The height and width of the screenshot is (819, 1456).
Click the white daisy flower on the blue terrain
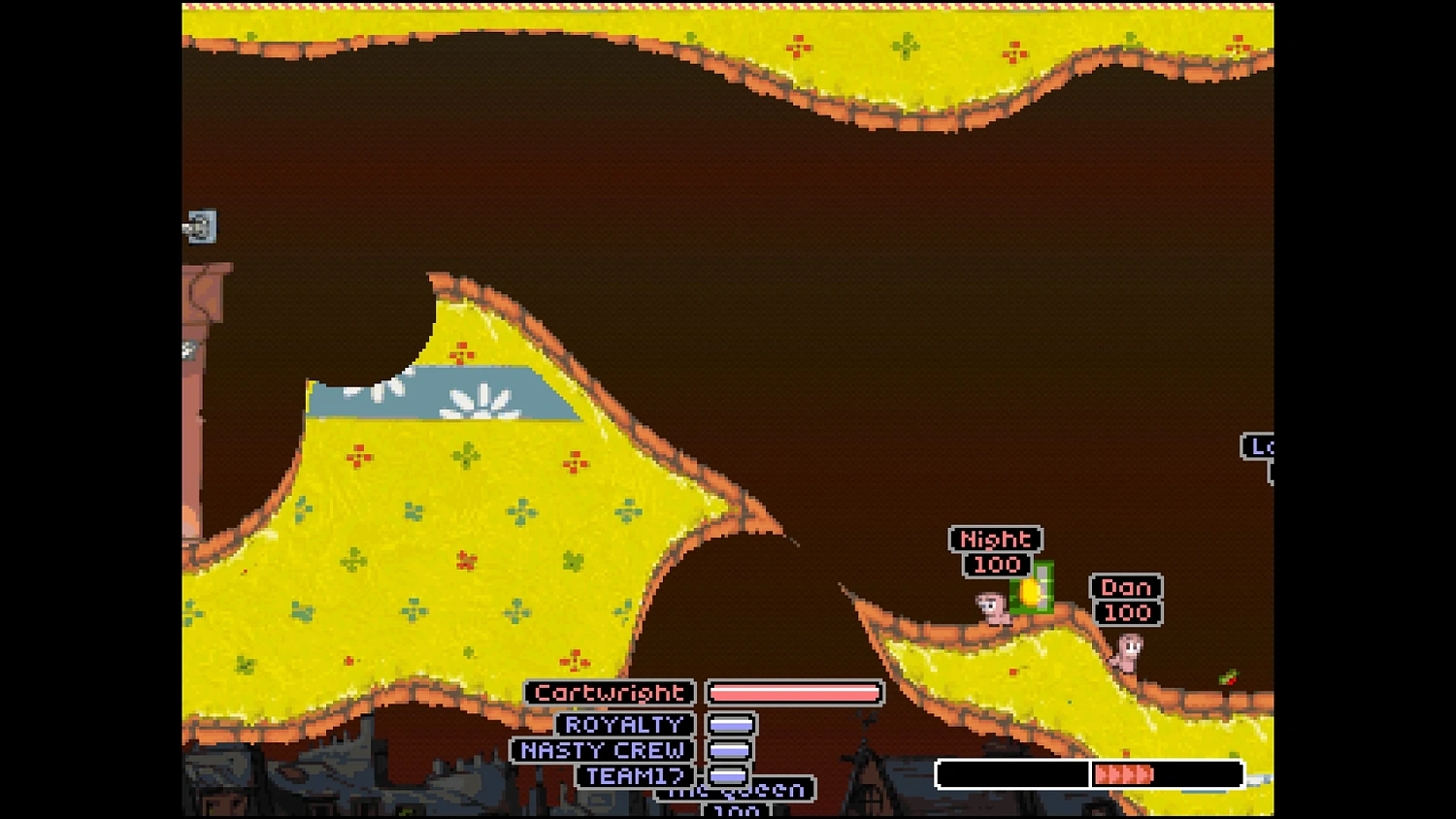tap(480, 400)
